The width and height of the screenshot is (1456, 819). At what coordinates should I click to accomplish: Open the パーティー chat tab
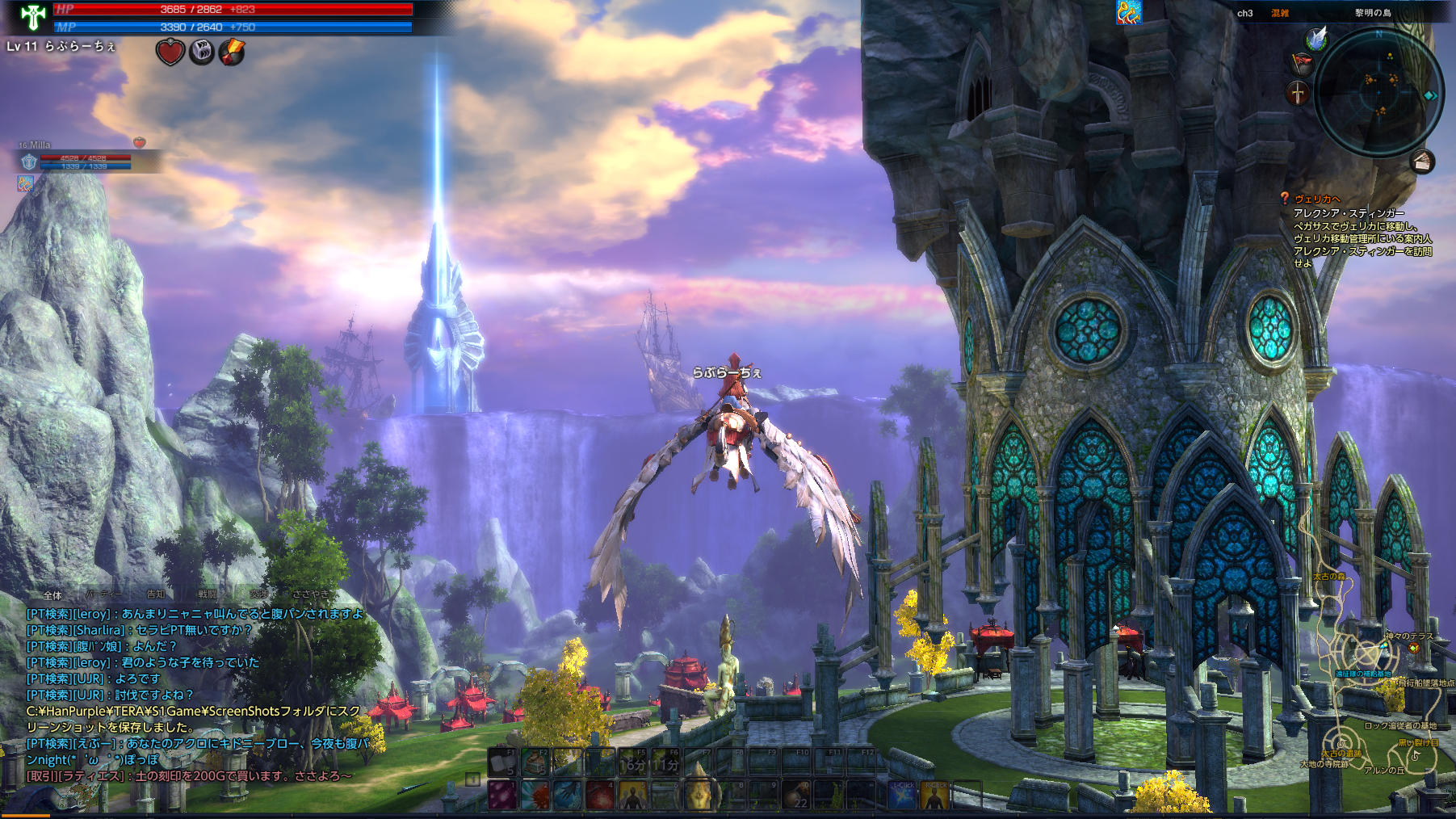(104, 594)
